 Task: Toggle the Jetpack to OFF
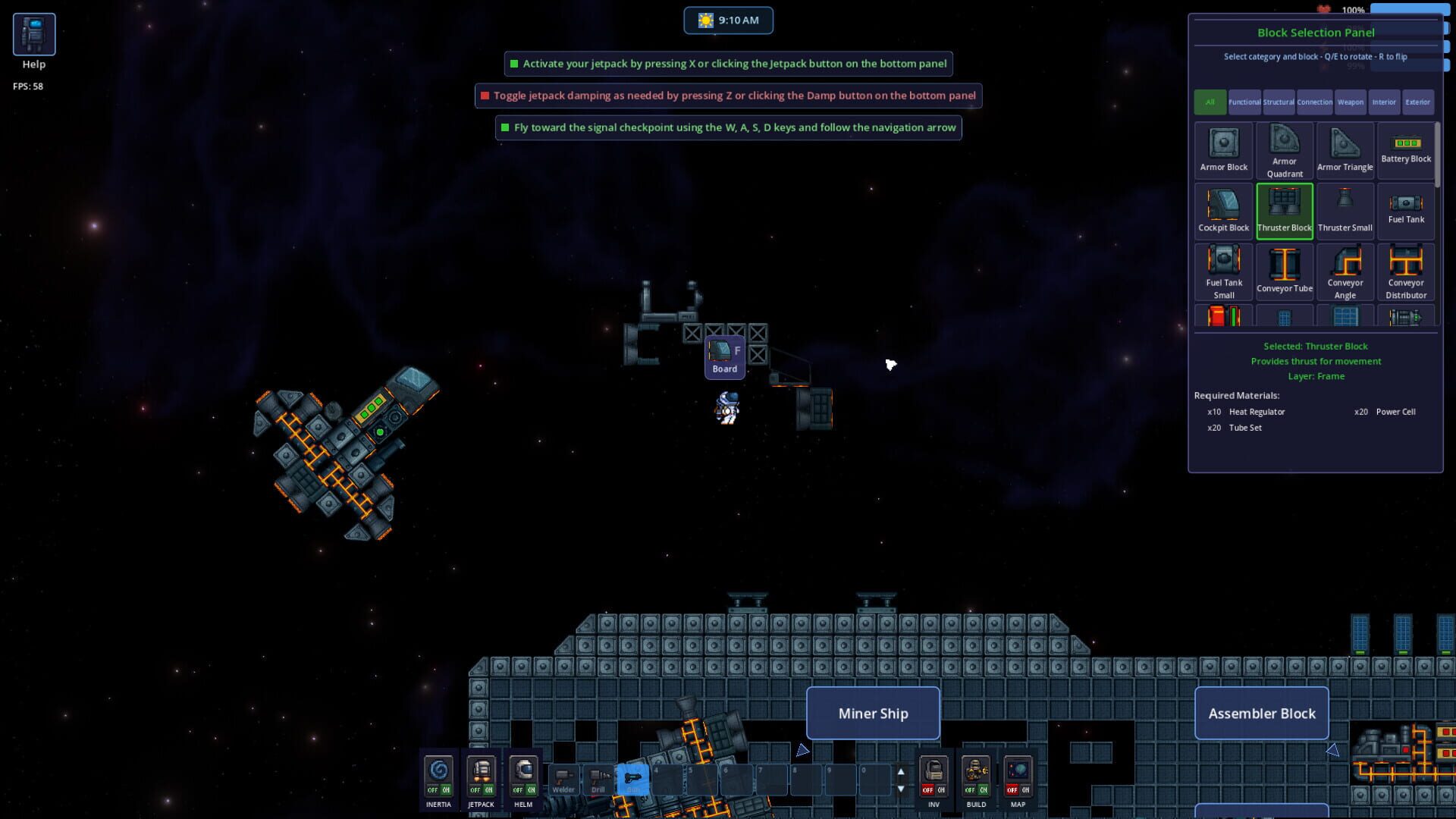tap(475, 790)
